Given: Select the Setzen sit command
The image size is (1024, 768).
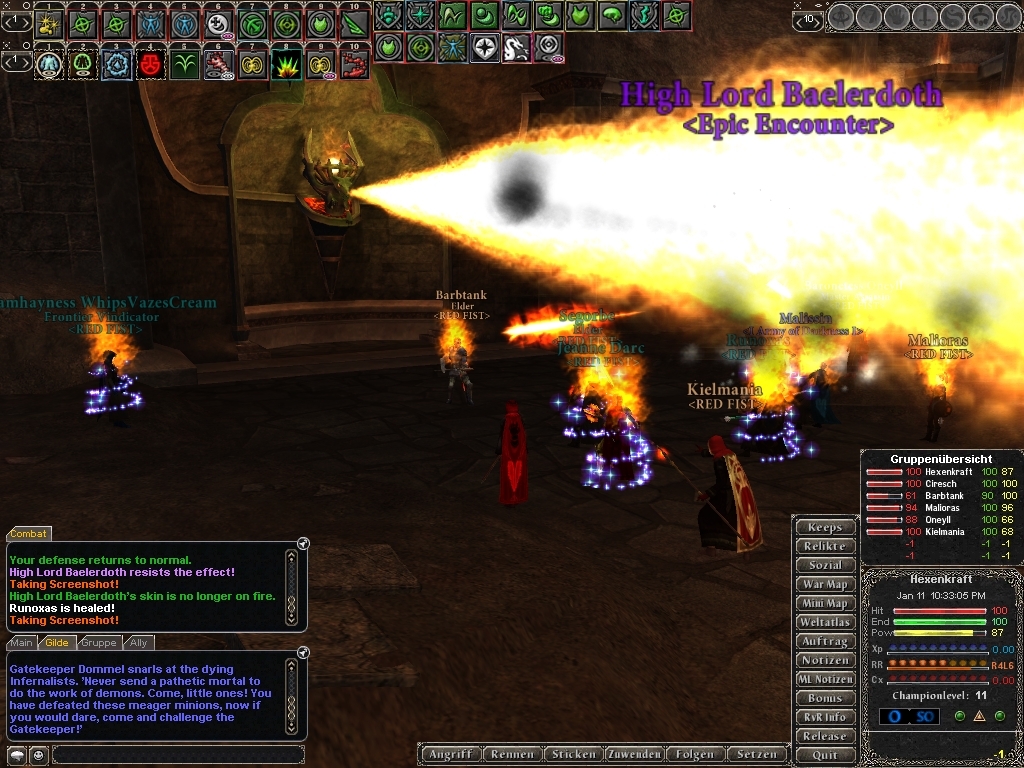Looking at the screenshot, I should tap(756, 754).
